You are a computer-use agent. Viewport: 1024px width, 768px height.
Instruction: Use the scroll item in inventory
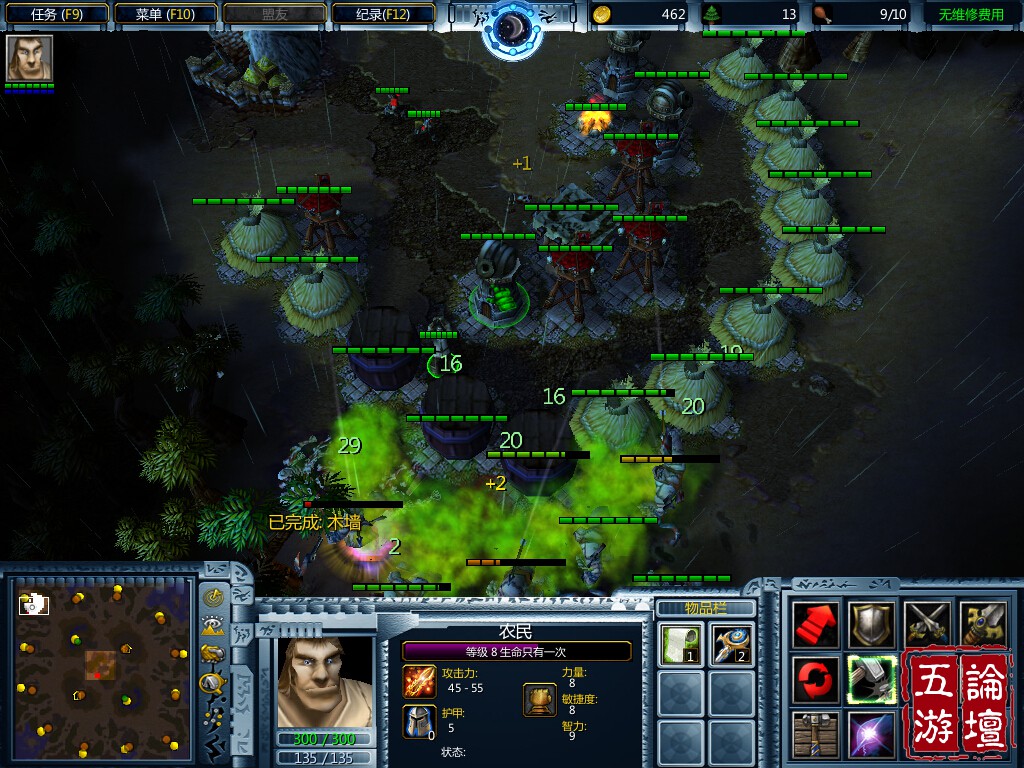(x=679, y=643)
